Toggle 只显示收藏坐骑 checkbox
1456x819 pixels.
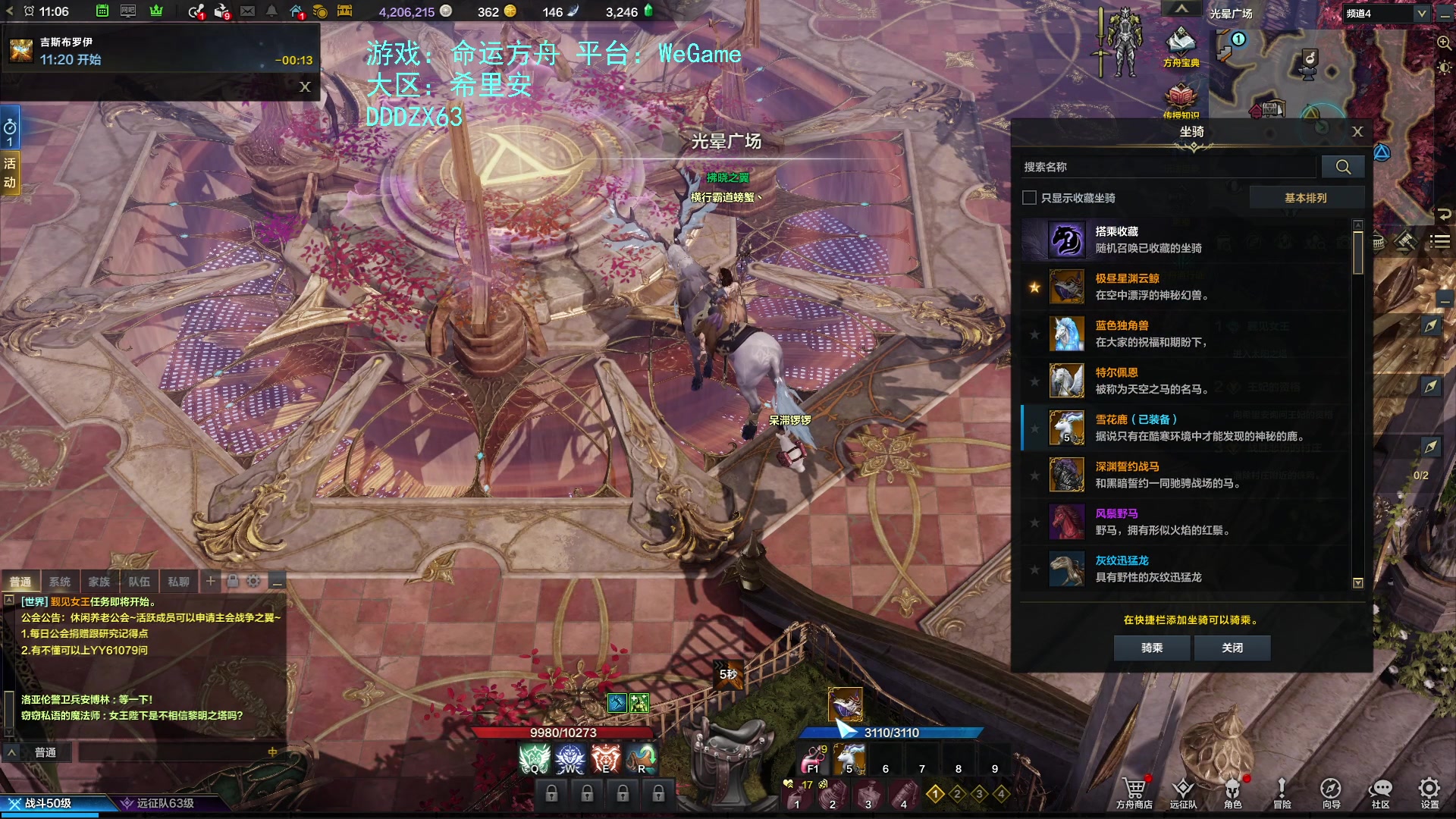click(1029, 198)
